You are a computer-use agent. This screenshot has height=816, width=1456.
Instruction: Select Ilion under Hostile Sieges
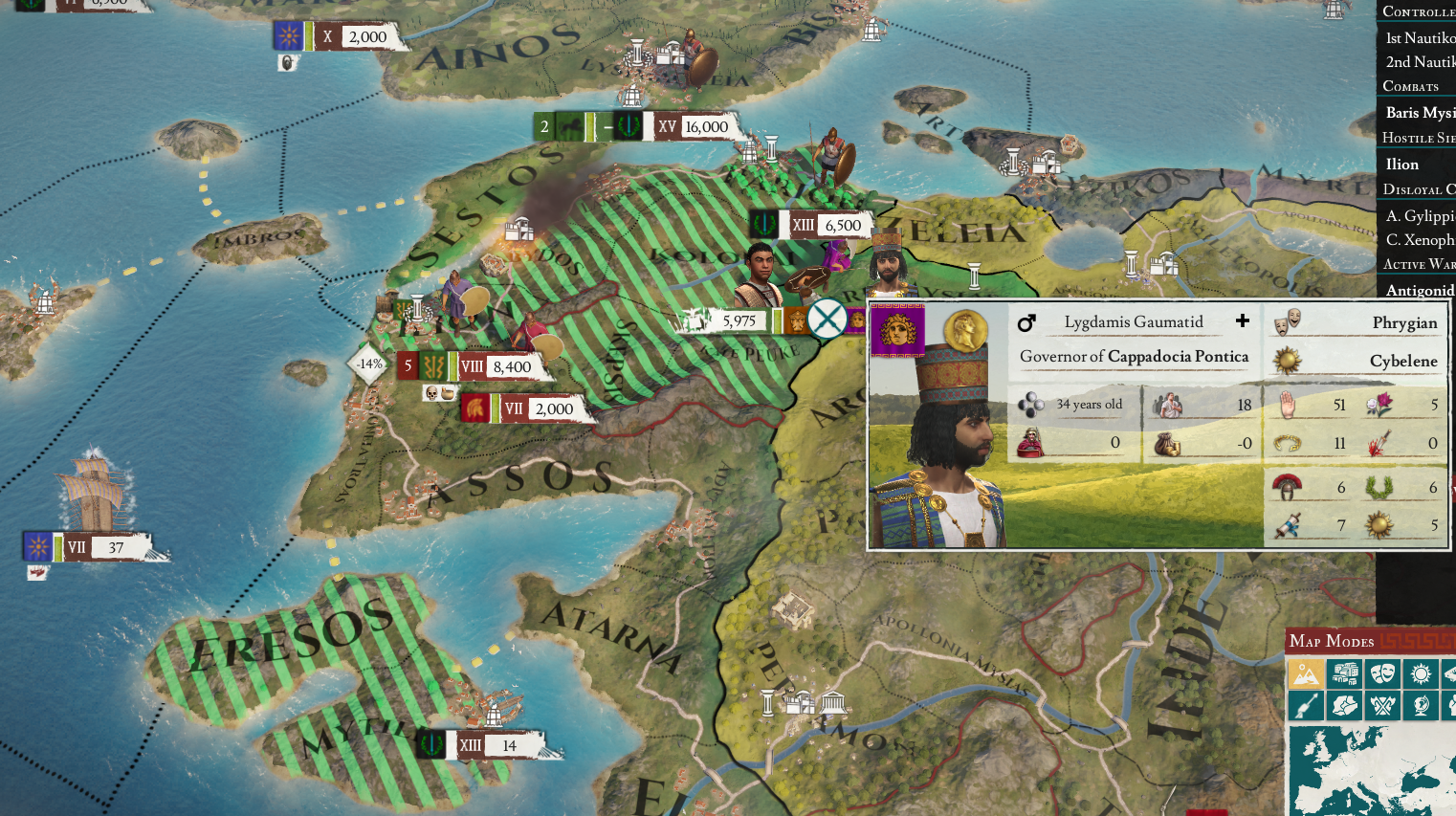tap(1401, 164)
